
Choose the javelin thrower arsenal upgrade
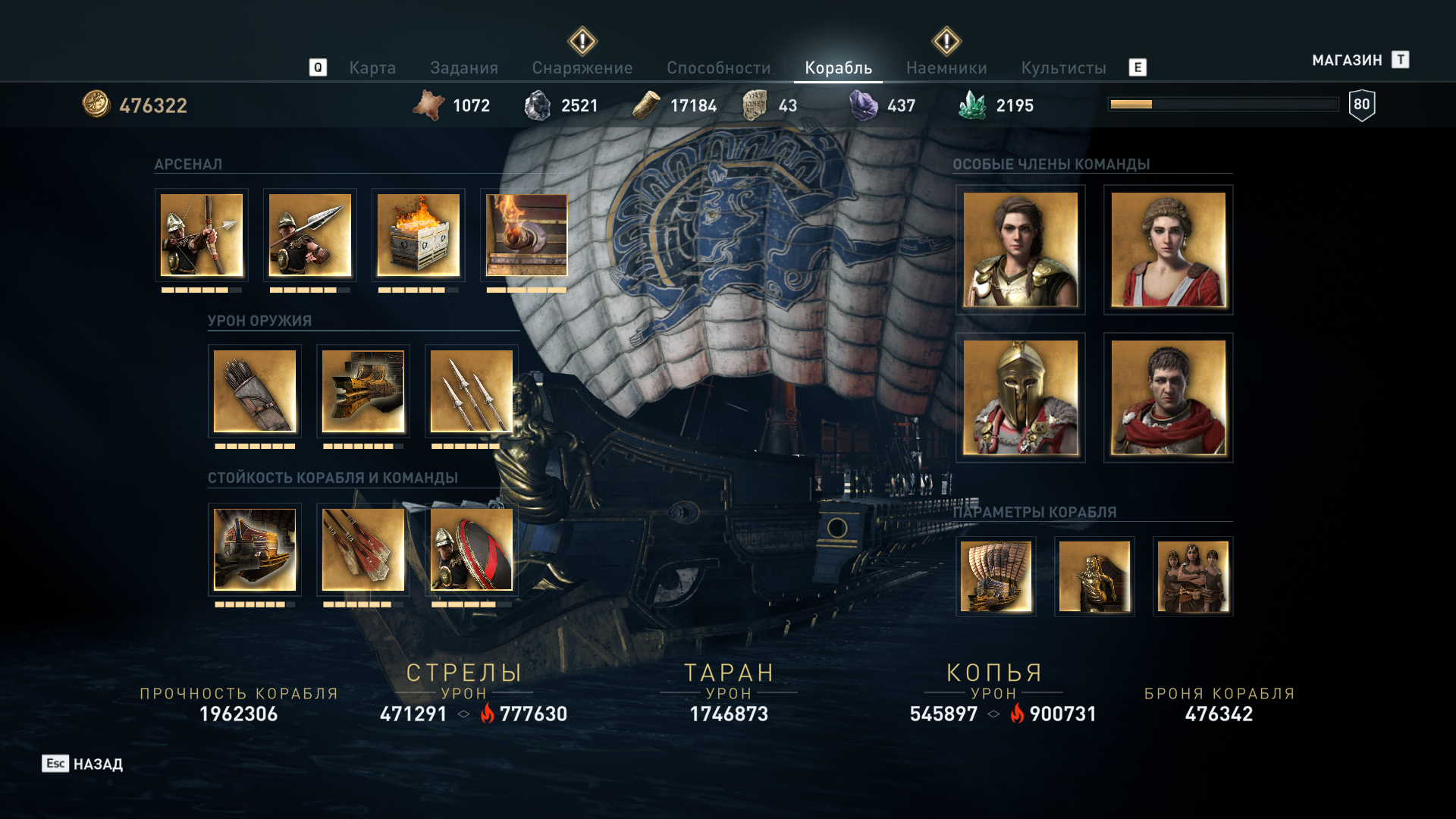tap(310, 235)
